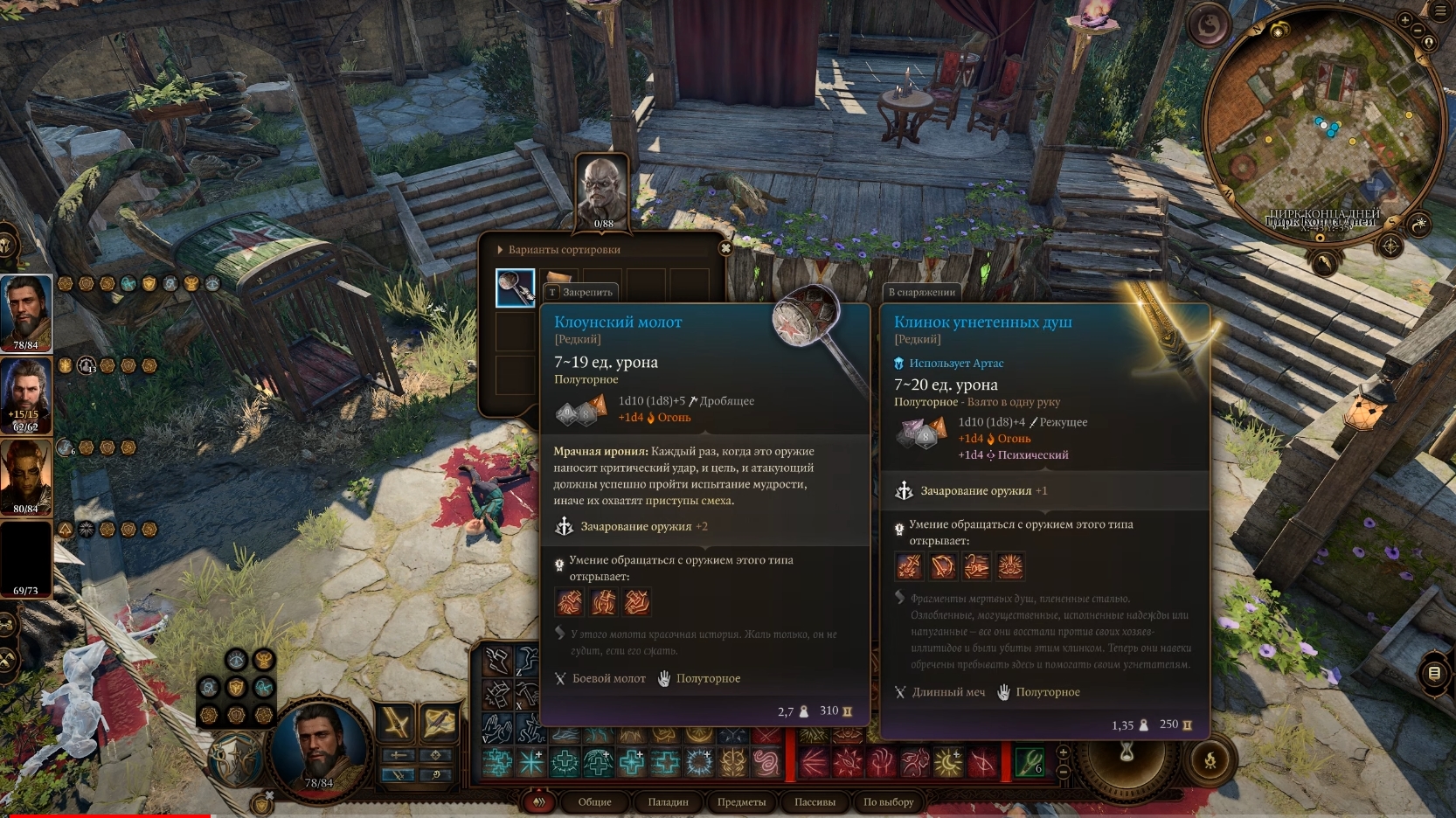This screenshot has width=1456, height=818.
Task: Click the round swirl button beside minimap
Action: (x=1209, y=26)
